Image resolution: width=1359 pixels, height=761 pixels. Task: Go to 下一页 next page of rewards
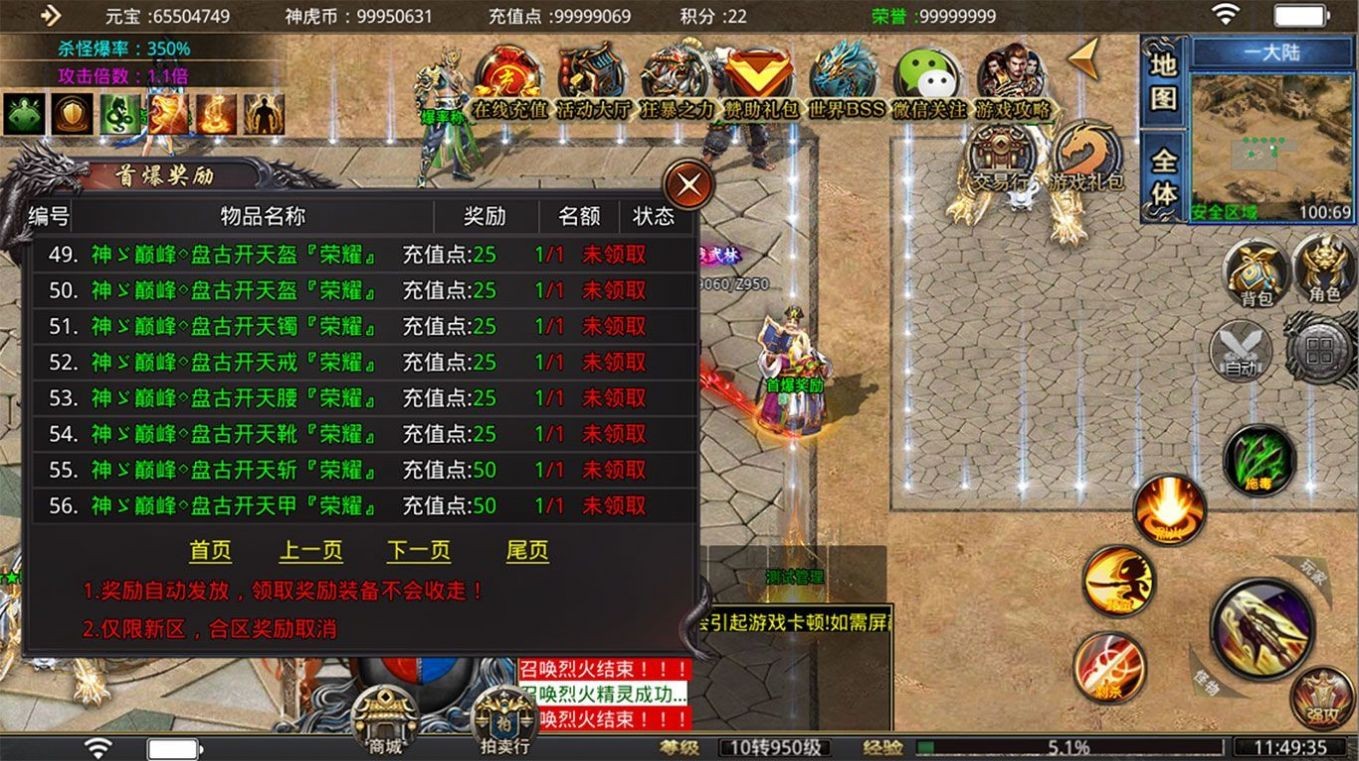point(419,550)
